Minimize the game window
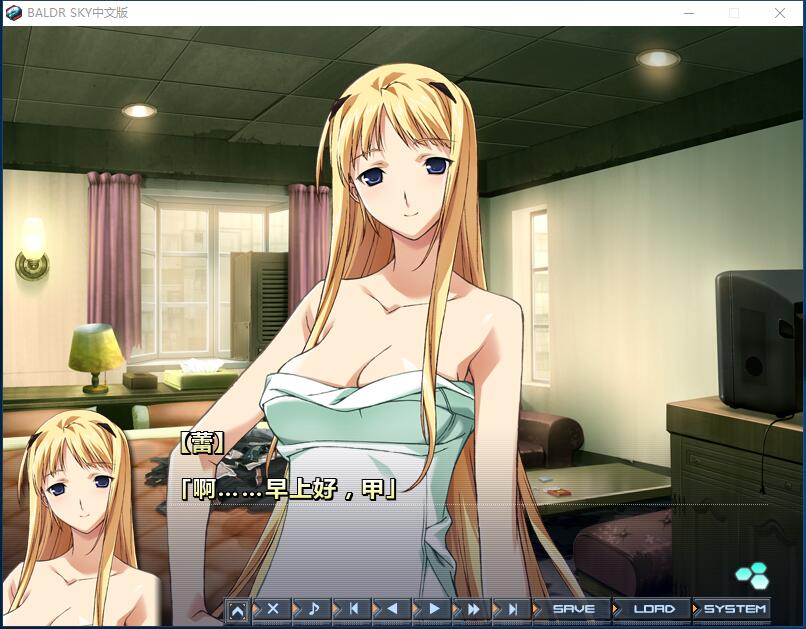This screenshot has height=629, width=806. [x=689, y=13]
